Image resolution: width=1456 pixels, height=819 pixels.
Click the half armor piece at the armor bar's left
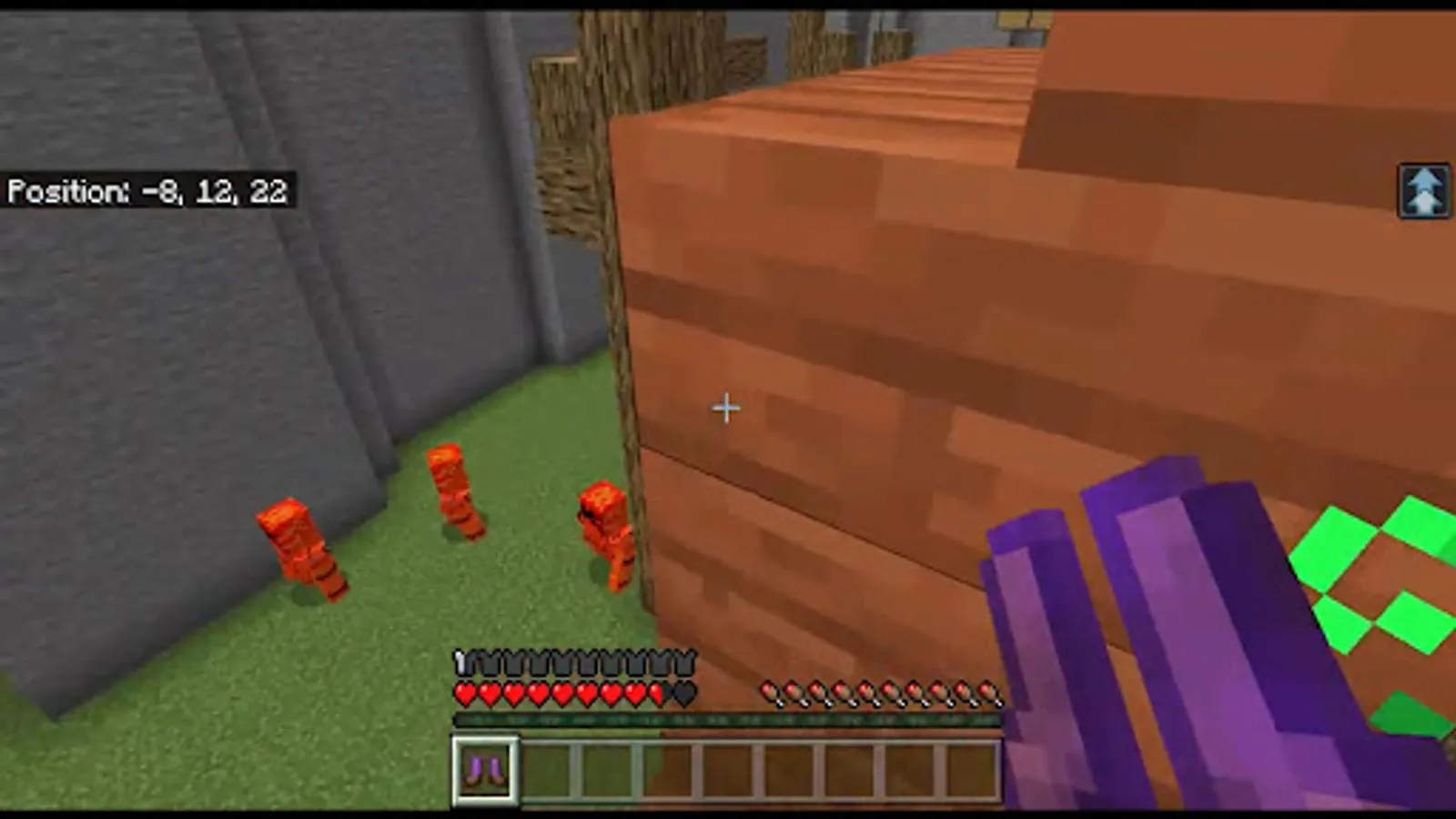[464, 660]
